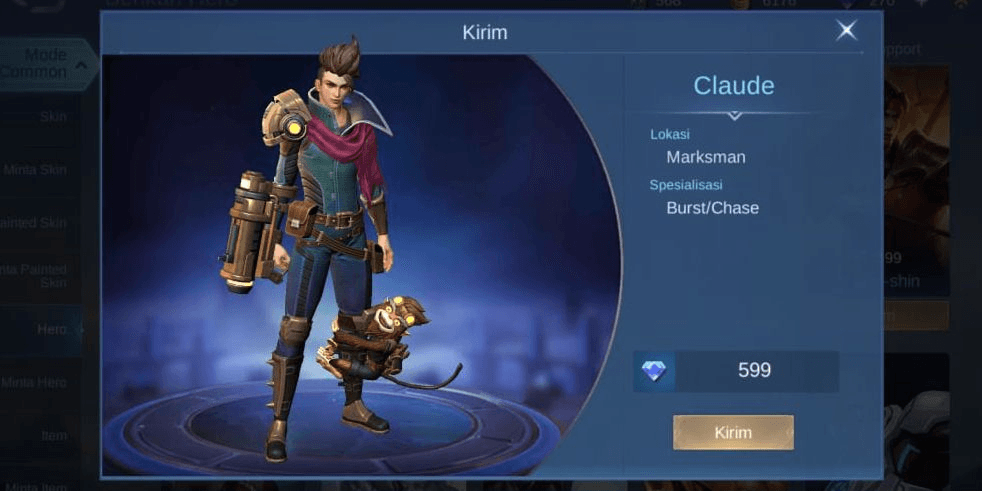The image size is (982, 491).
Task: Go to the Item category
Action: [x=52, y=434]
